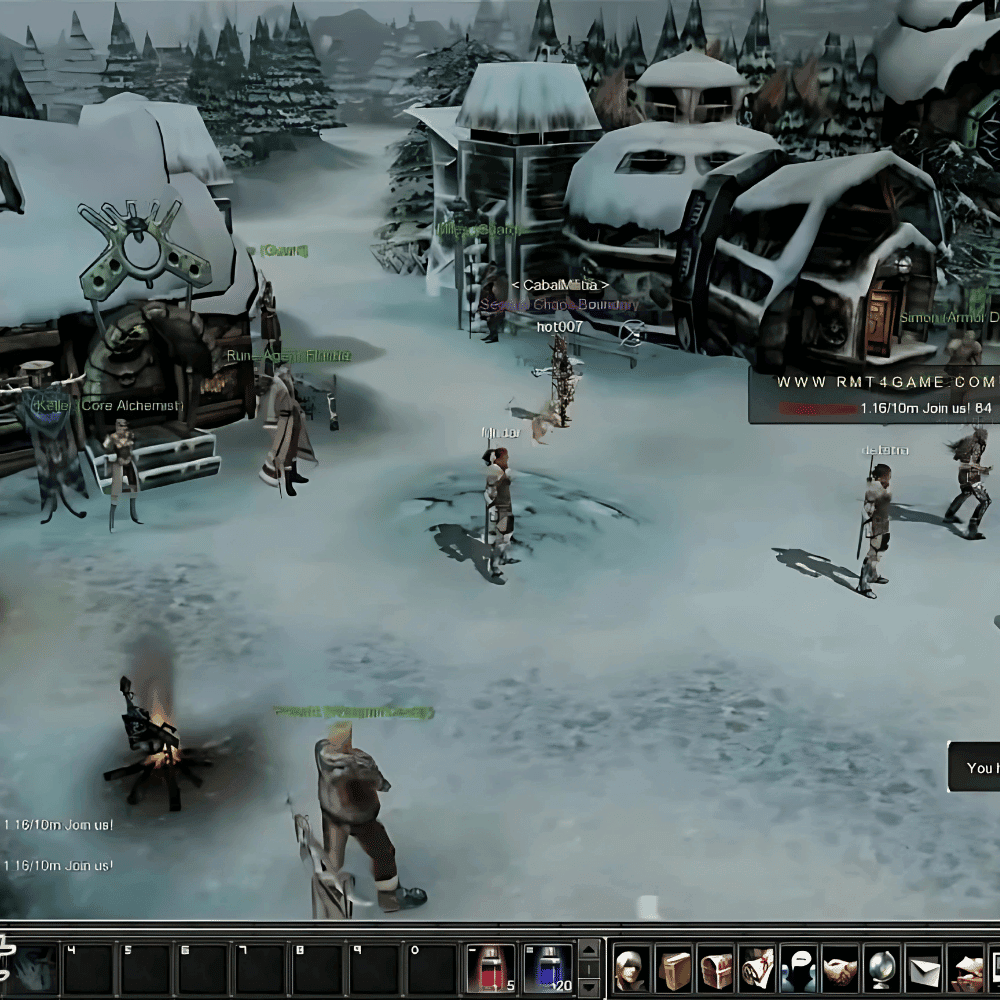
Task: Select the empty hotbar slot numbered 0
Action: [432, 968]
